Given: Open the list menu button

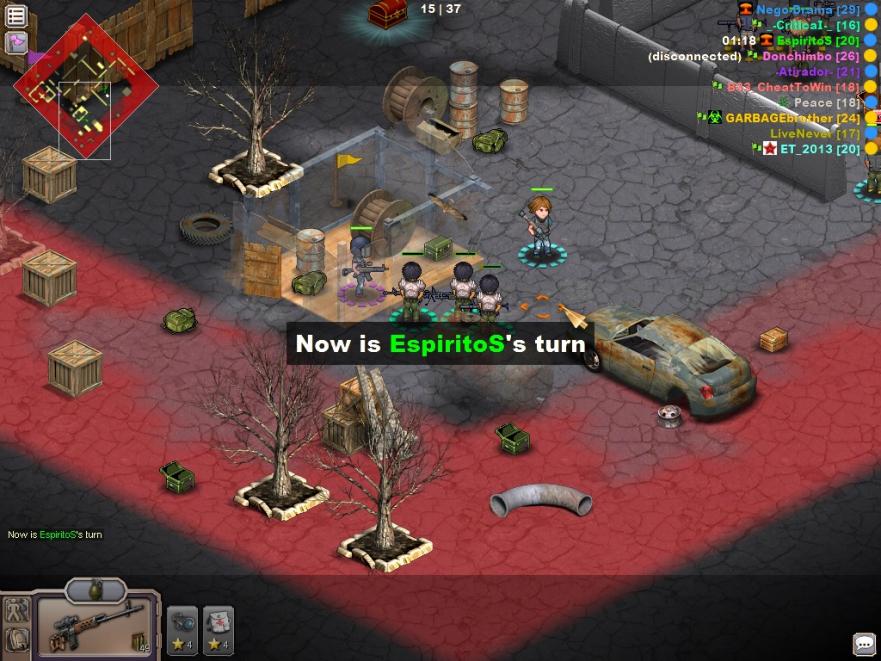Looking at the screenshot, I should (x=16, y=16).
